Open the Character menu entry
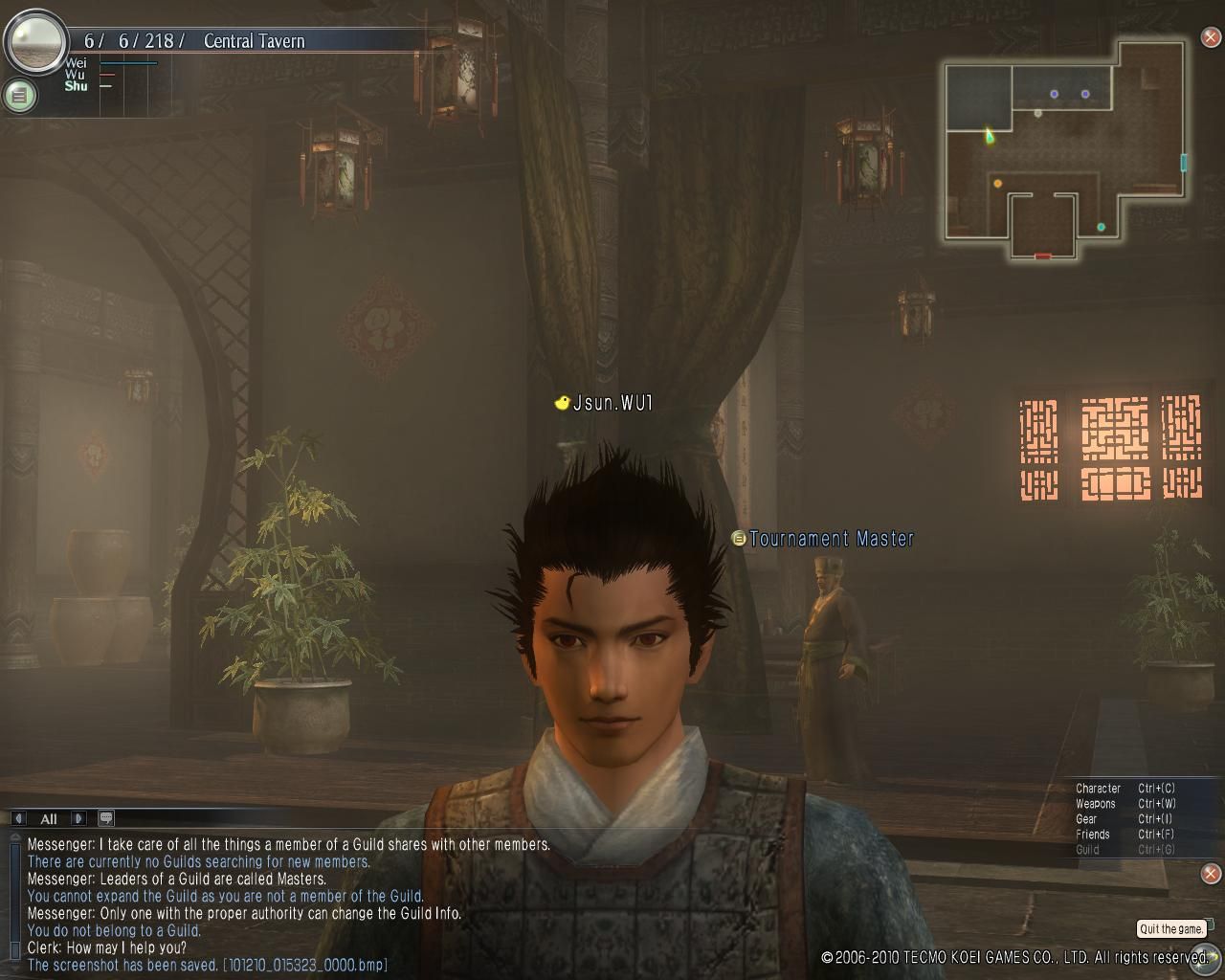The height and width of the screenshot is (980, 1225). click(x=1098, y=789)
